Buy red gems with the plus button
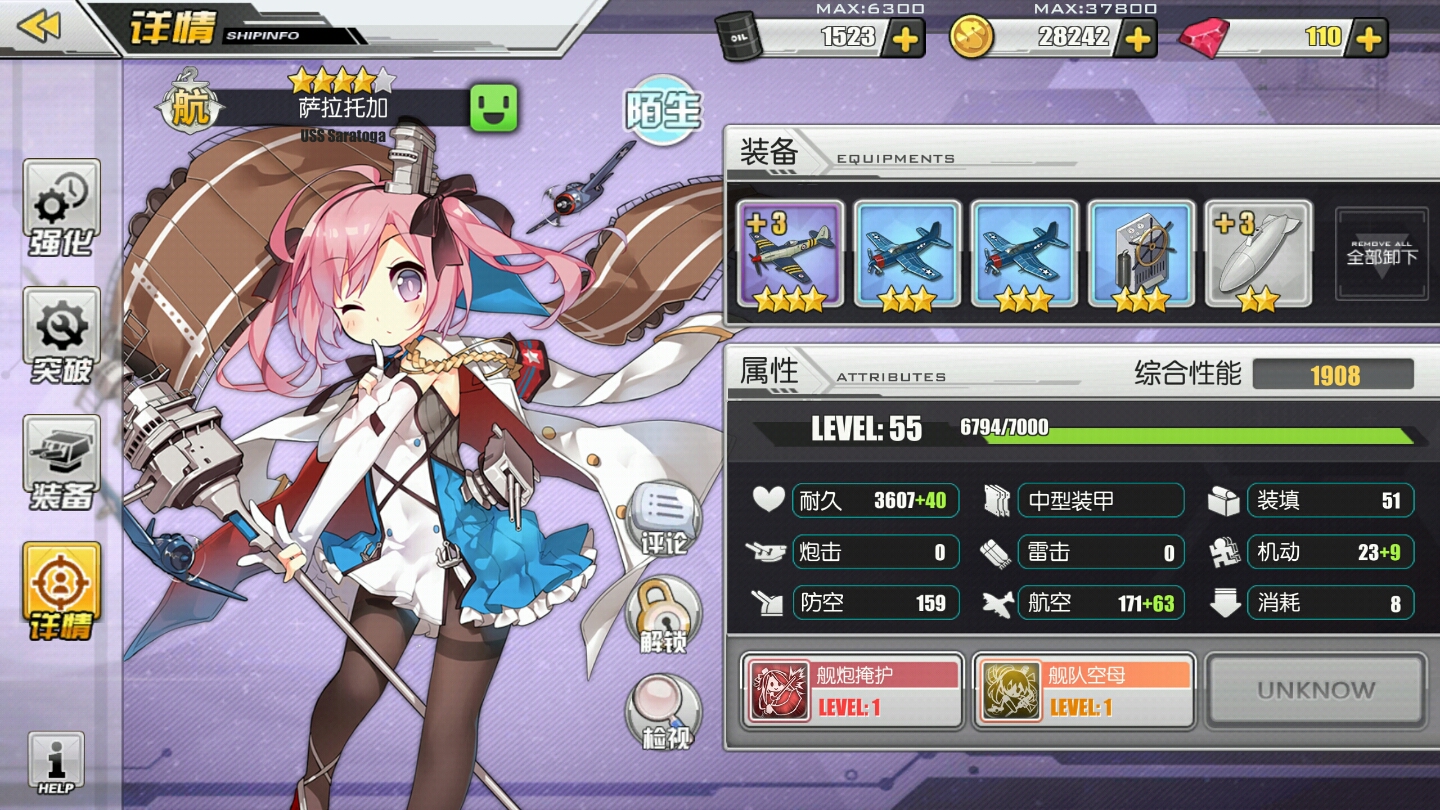1440x810 pixels. (x=1367, y=39)
